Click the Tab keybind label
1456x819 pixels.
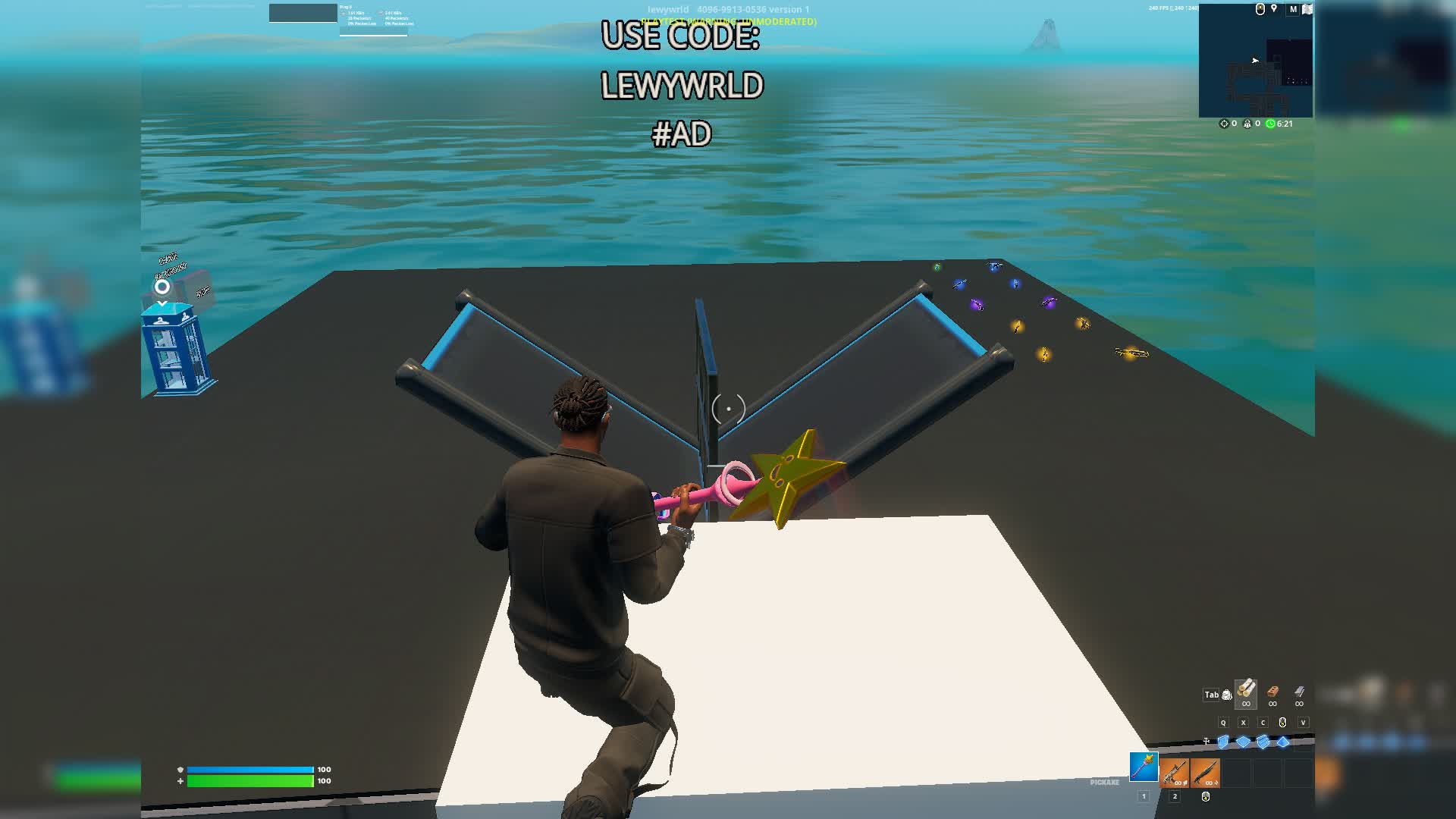(1211, 695)
